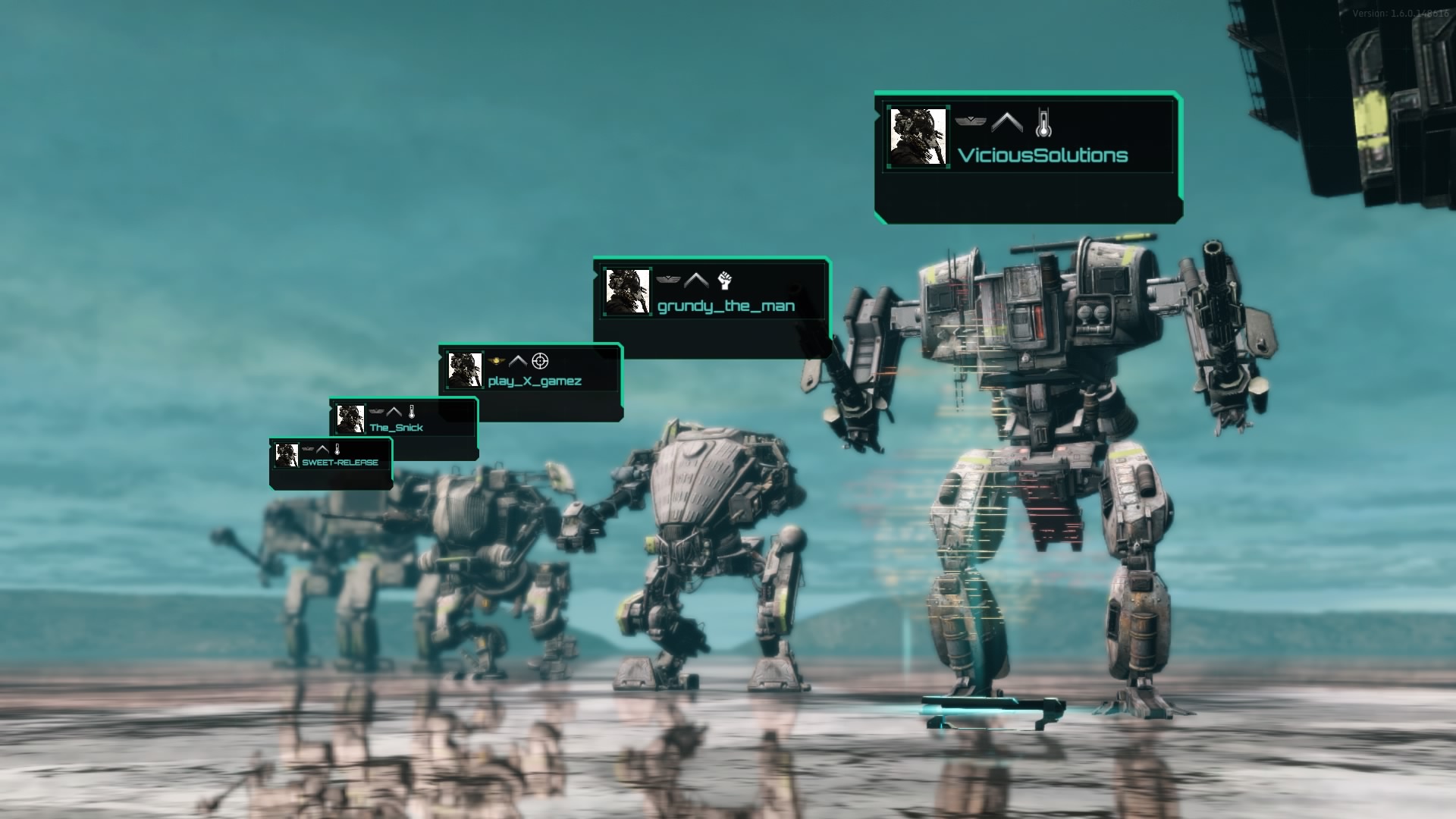Select the targeting reticle icon on play_X_gamez's plate
The image size is (1456, 819).
539,362
